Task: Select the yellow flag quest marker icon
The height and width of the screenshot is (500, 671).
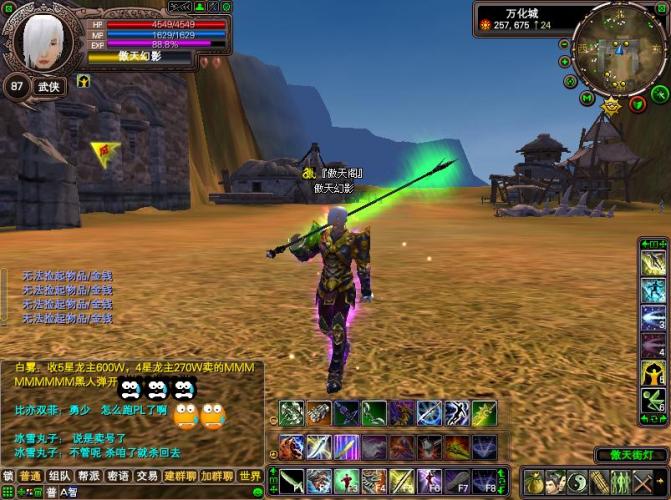Action: click(104, 152)
